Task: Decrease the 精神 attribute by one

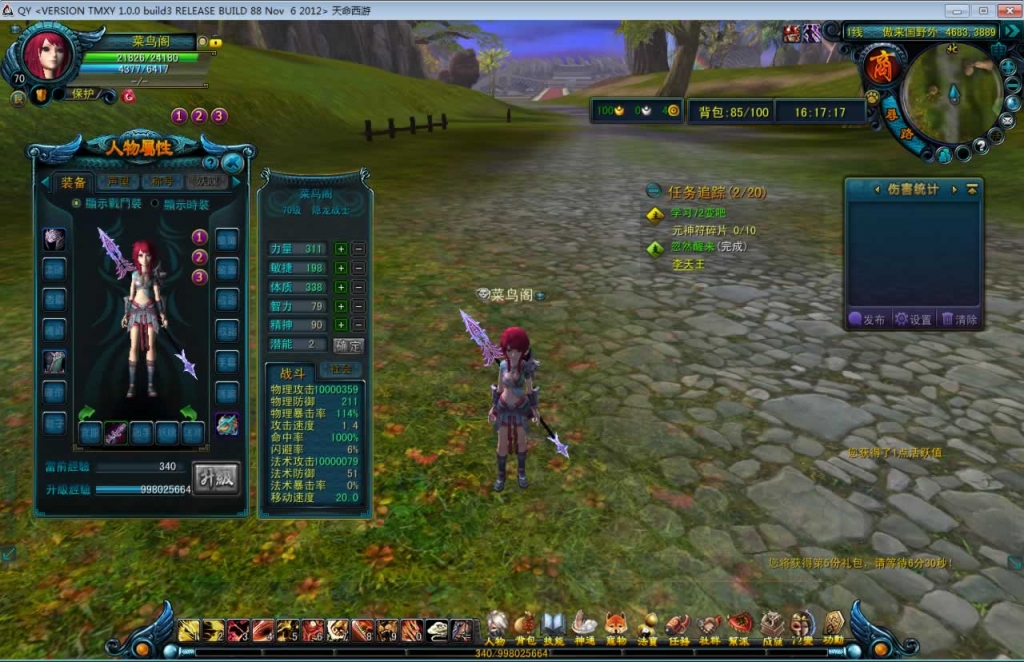Action: point(359,325)
